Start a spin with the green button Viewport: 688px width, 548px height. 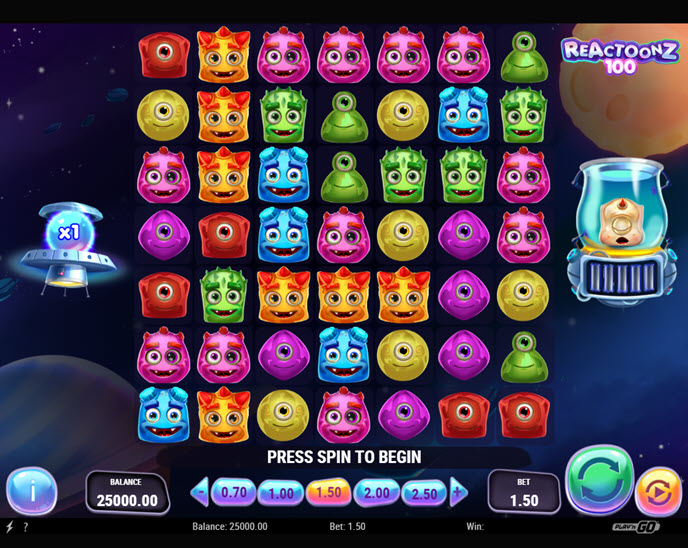click(x=599, y=483)
